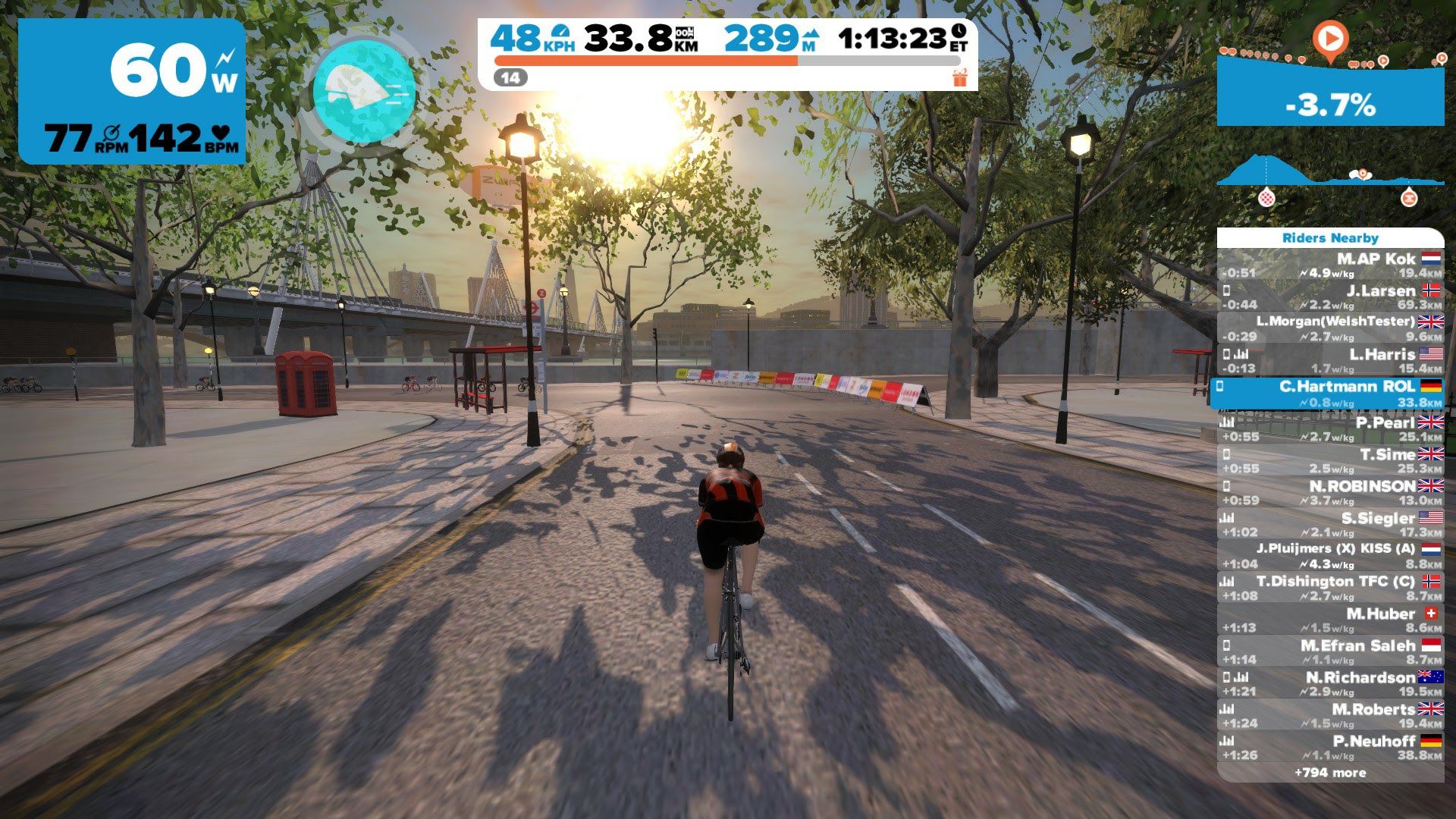Screen dimensions: 1456x819
Task: Select M.AP Kok in Riders Nearby
Action: coord(1330,265)
